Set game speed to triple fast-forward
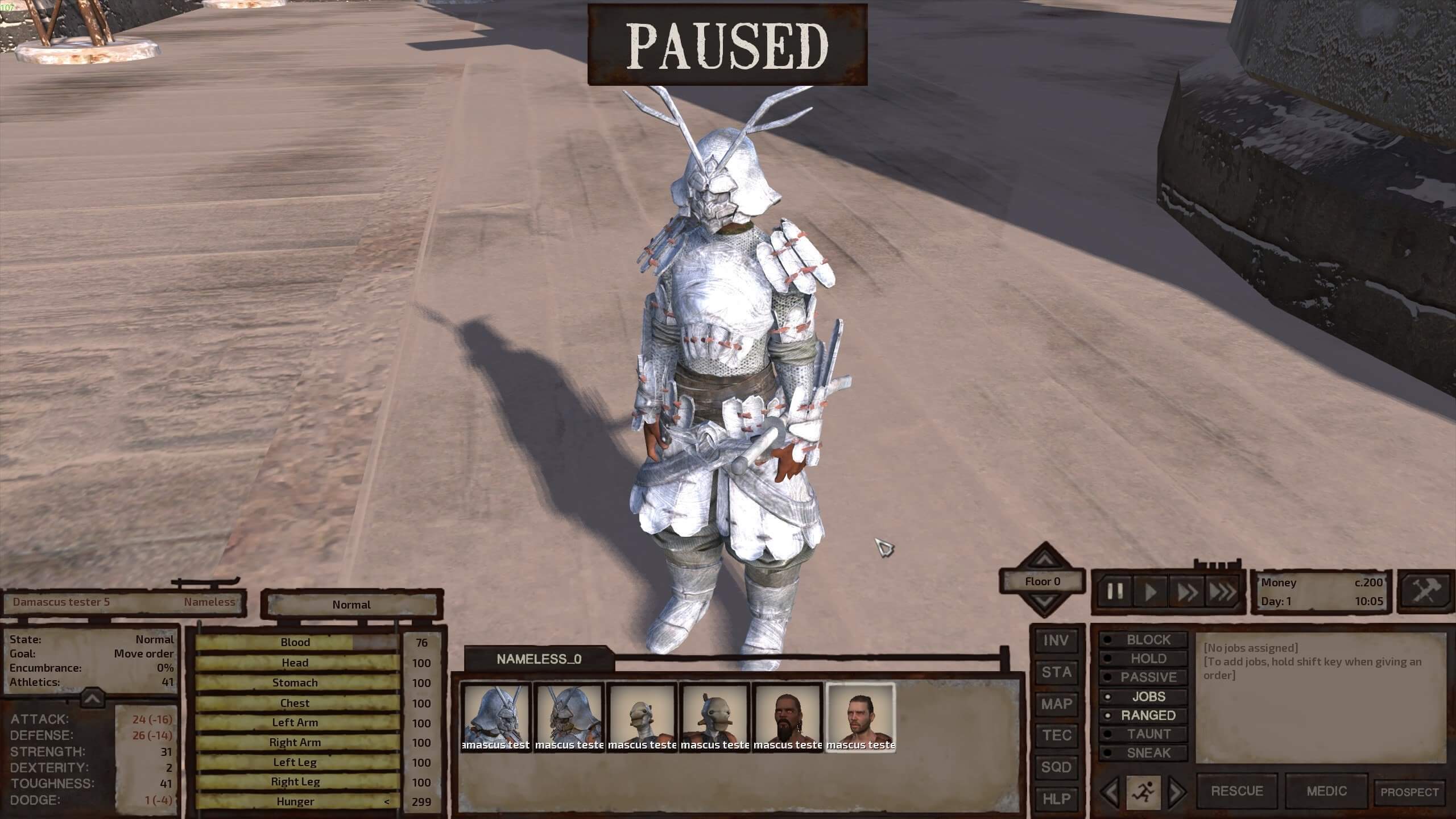 tap(1222, 592)
